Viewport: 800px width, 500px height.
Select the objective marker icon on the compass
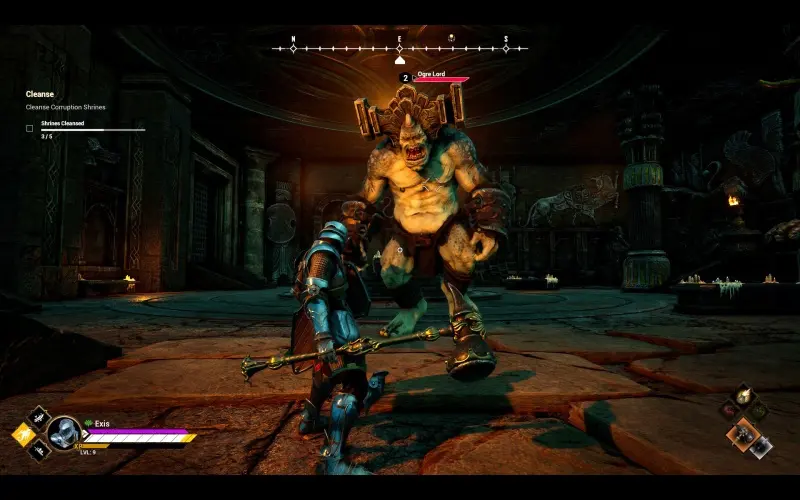click(451, 38)
